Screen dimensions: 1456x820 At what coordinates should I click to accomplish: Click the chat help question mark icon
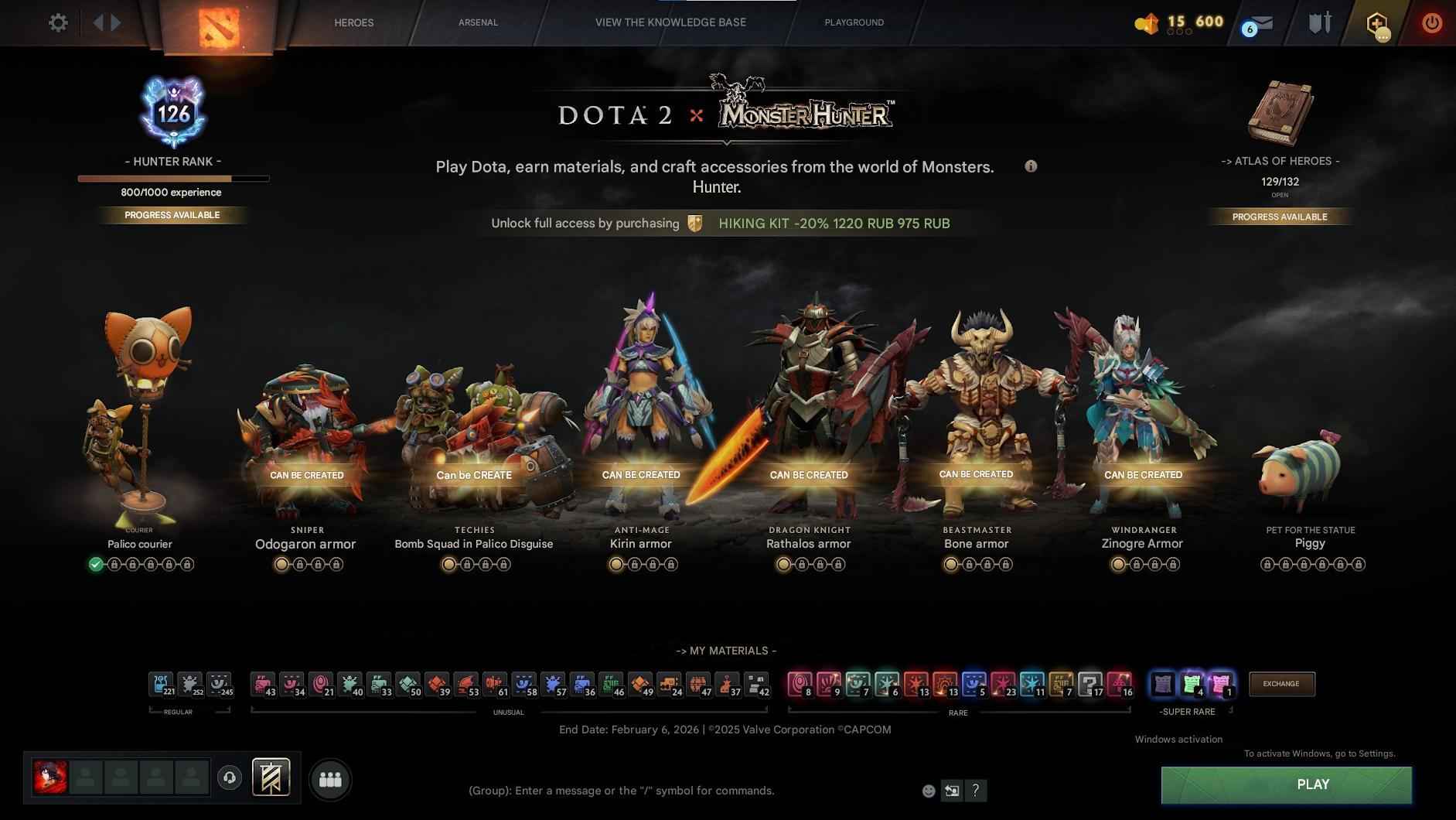click(976, 790)
